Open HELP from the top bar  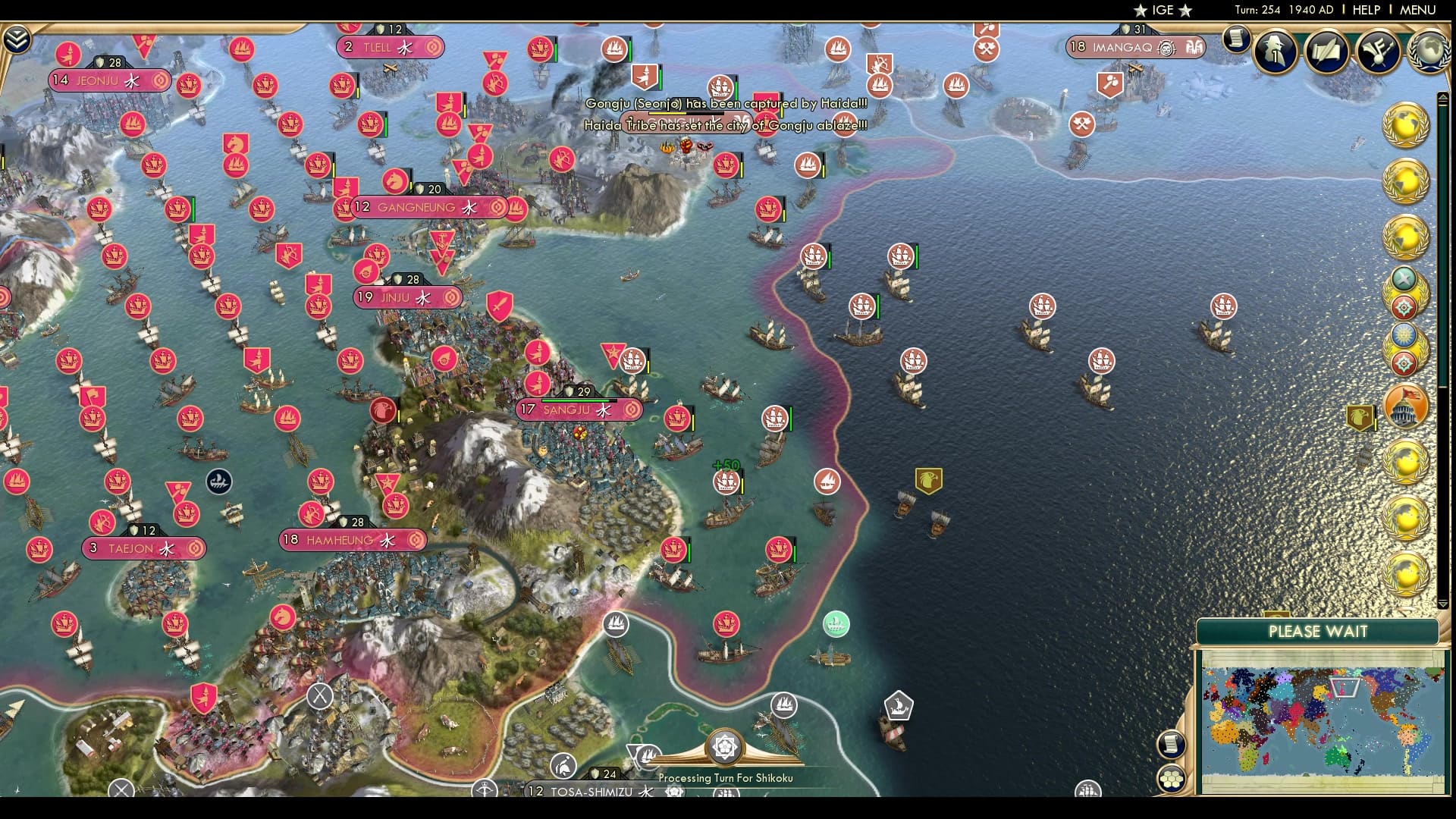click(x=1365, y=10)
